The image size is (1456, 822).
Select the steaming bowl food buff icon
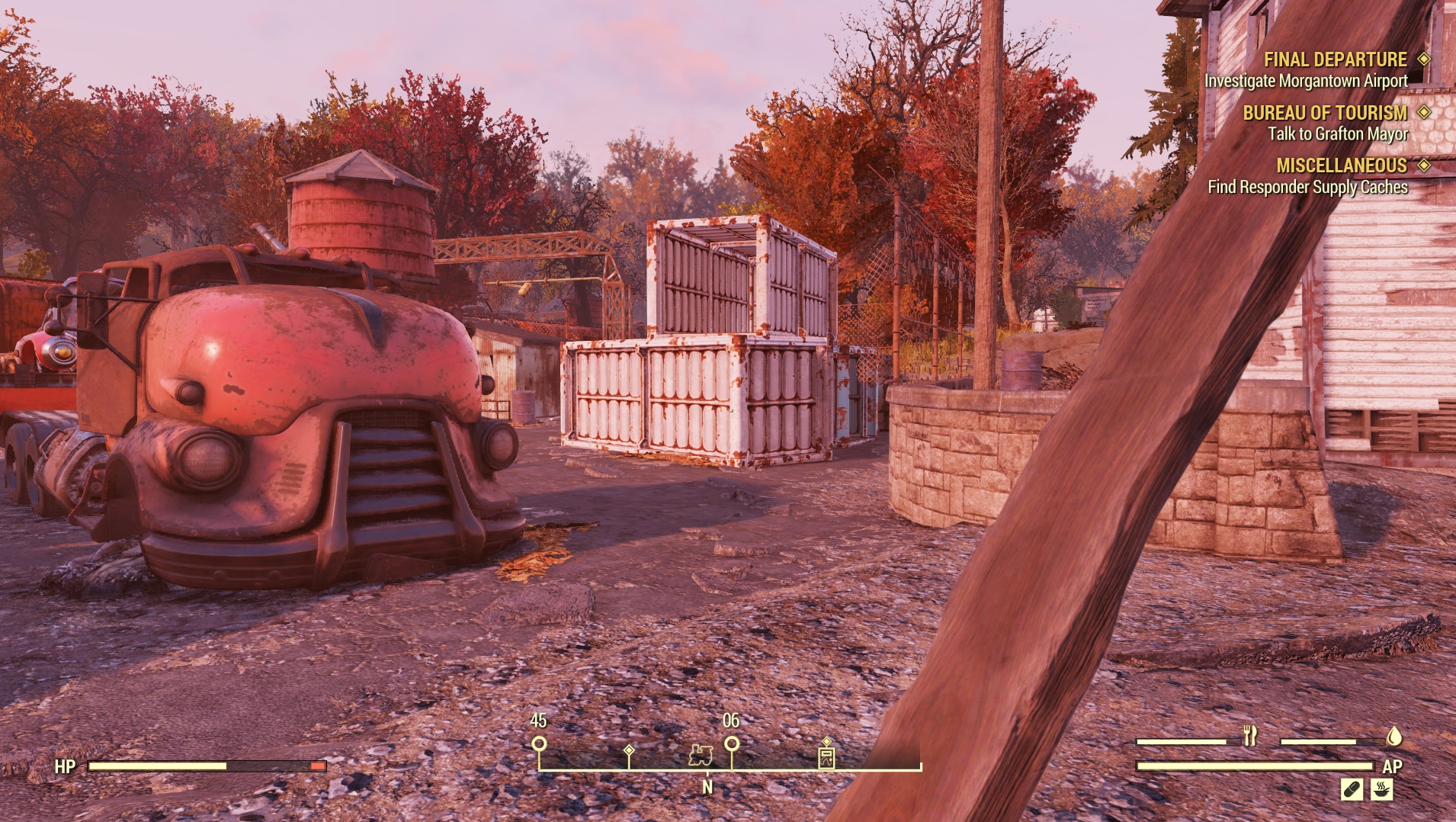[x=1381, y=788]
